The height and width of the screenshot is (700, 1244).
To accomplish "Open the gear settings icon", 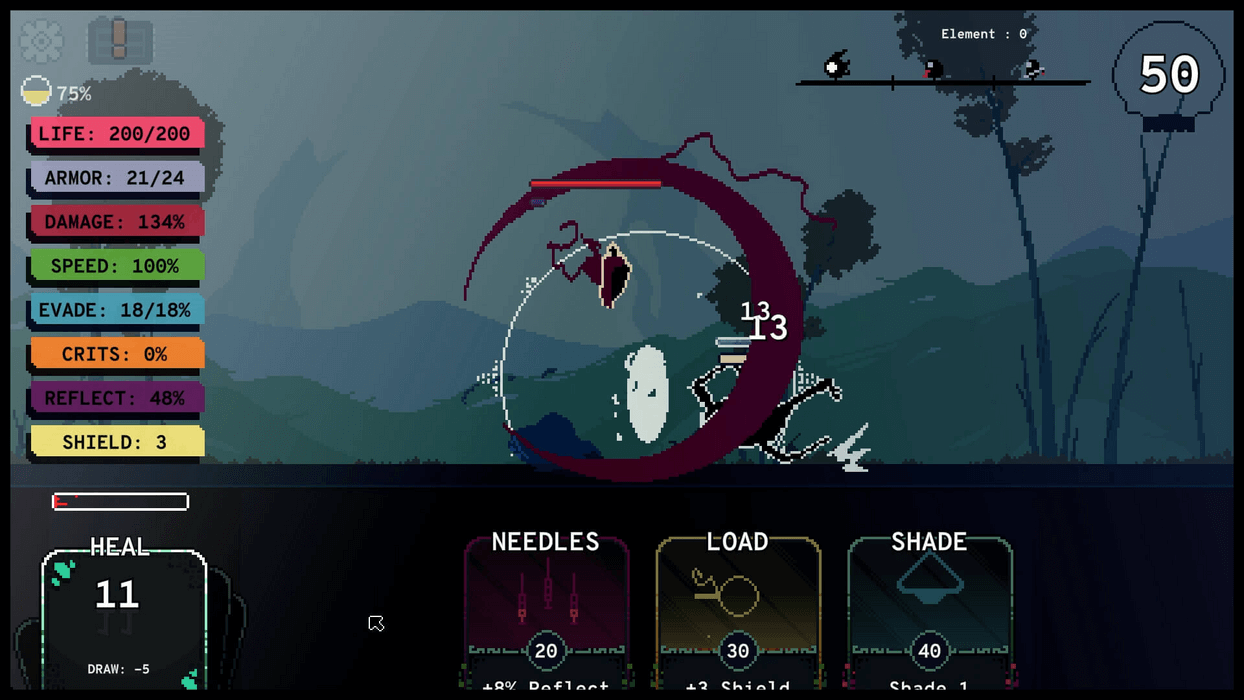I will [41, 41].
